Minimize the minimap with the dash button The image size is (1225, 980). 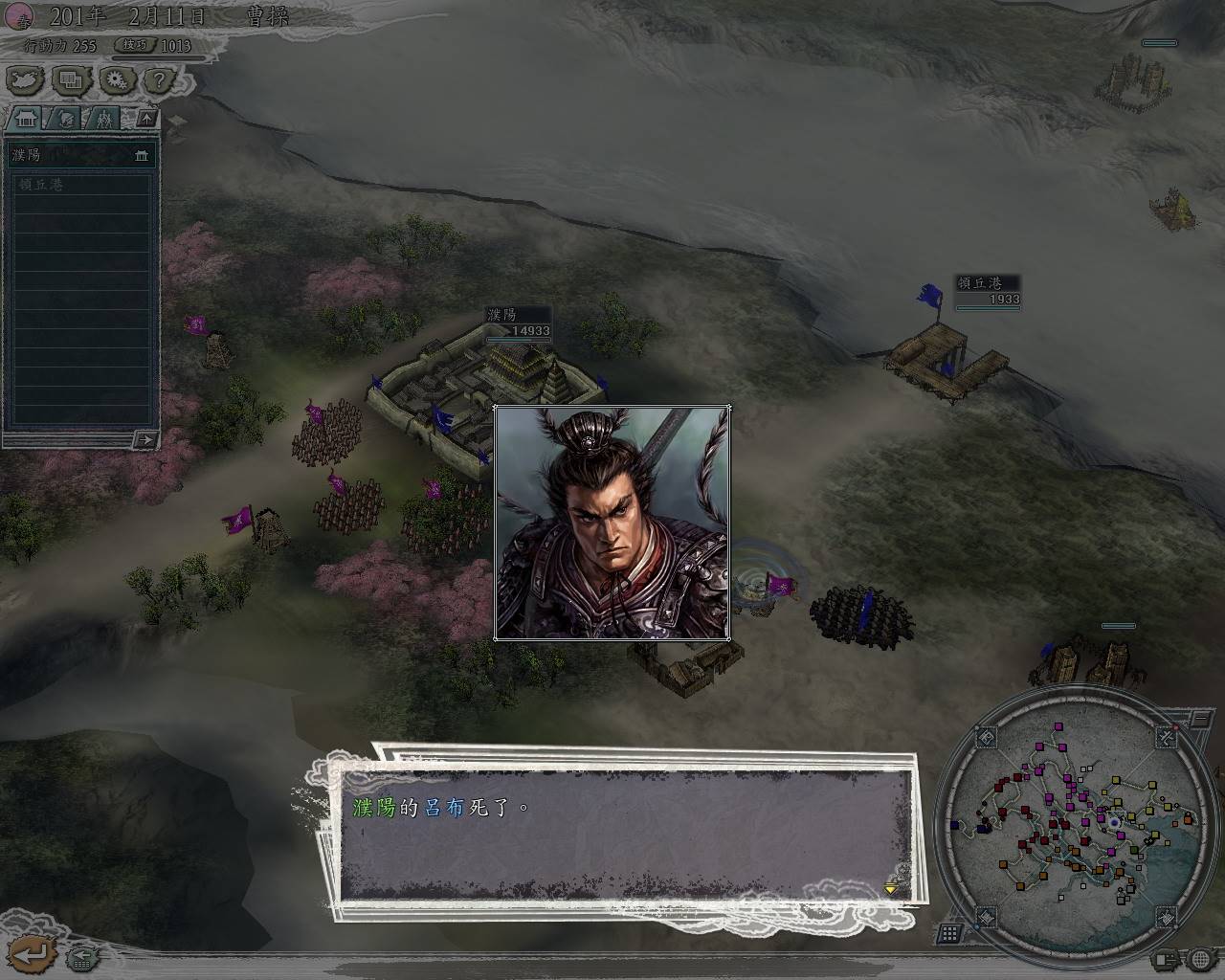(1198, 717)
